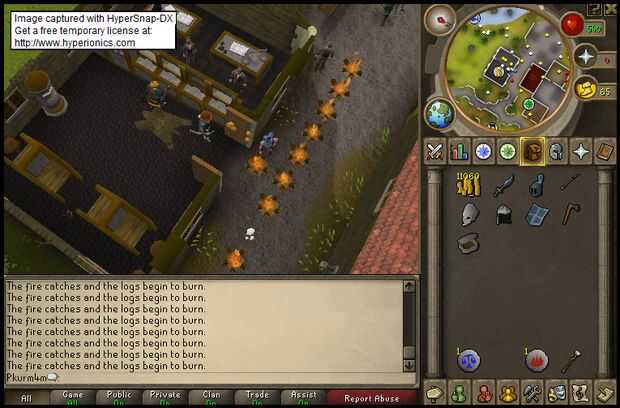Select the stack of logs in inventory
Screen dimensions: 620x408
(468, 185)
